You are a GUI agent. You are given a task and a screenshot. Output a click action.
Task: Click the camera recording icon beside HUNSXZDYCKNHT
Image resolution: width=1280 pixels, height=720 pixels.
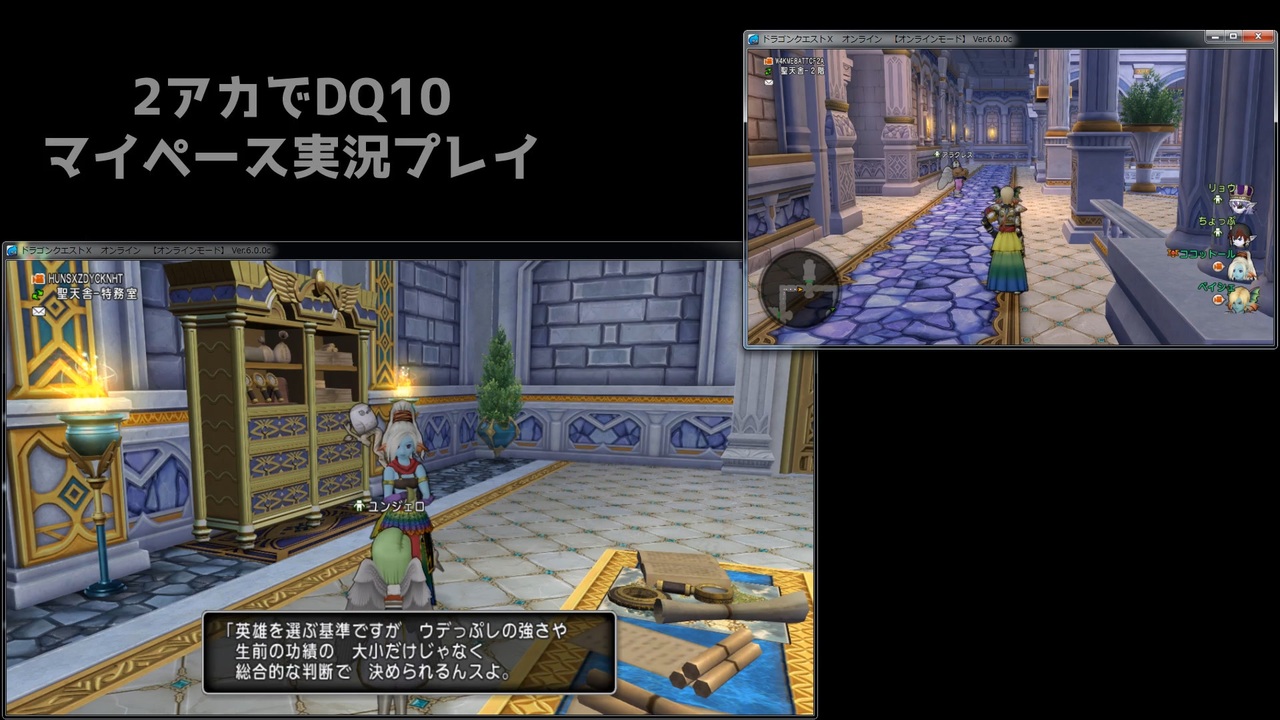click(x=37, y=278)
